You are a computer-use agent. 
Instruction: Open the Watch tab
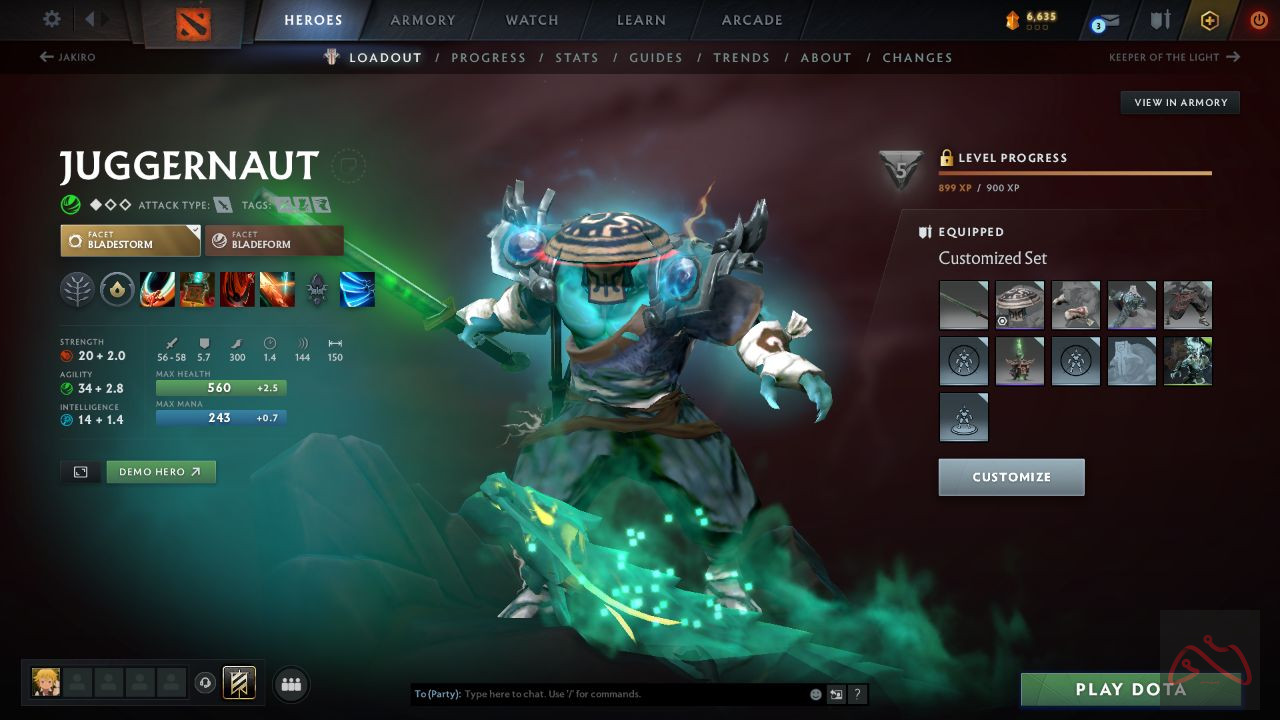(532, 20)
